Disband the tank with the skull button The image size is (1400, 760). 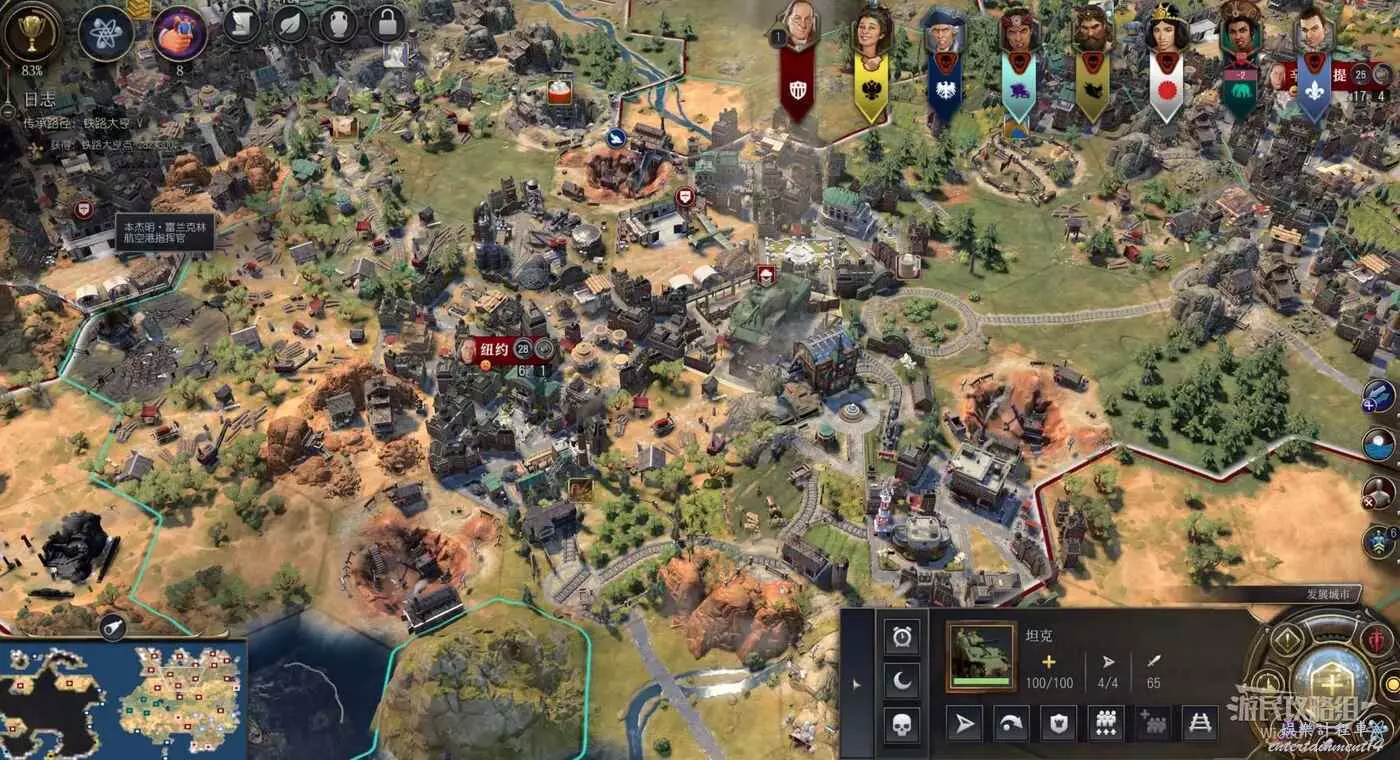902,725
